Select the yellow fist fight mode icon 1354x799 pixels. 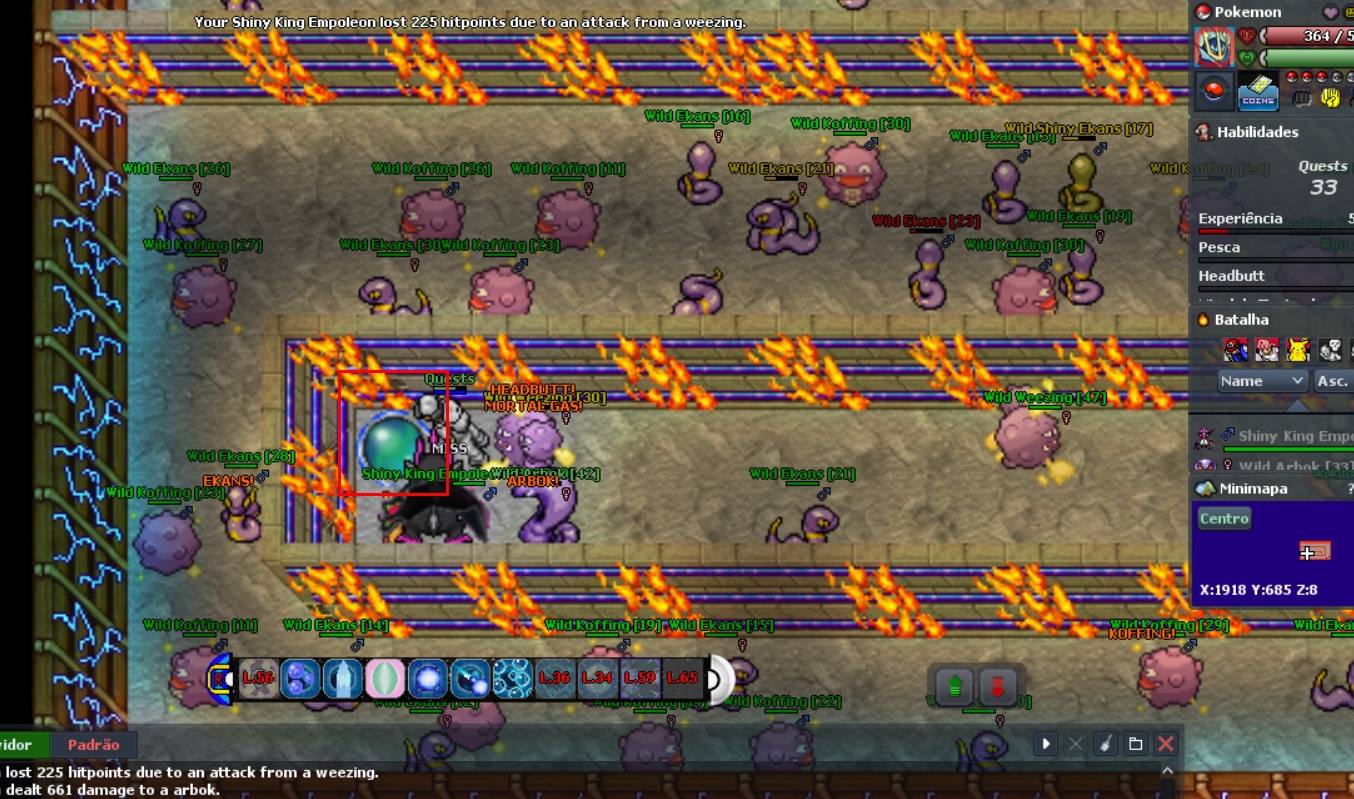point(1330,97)
